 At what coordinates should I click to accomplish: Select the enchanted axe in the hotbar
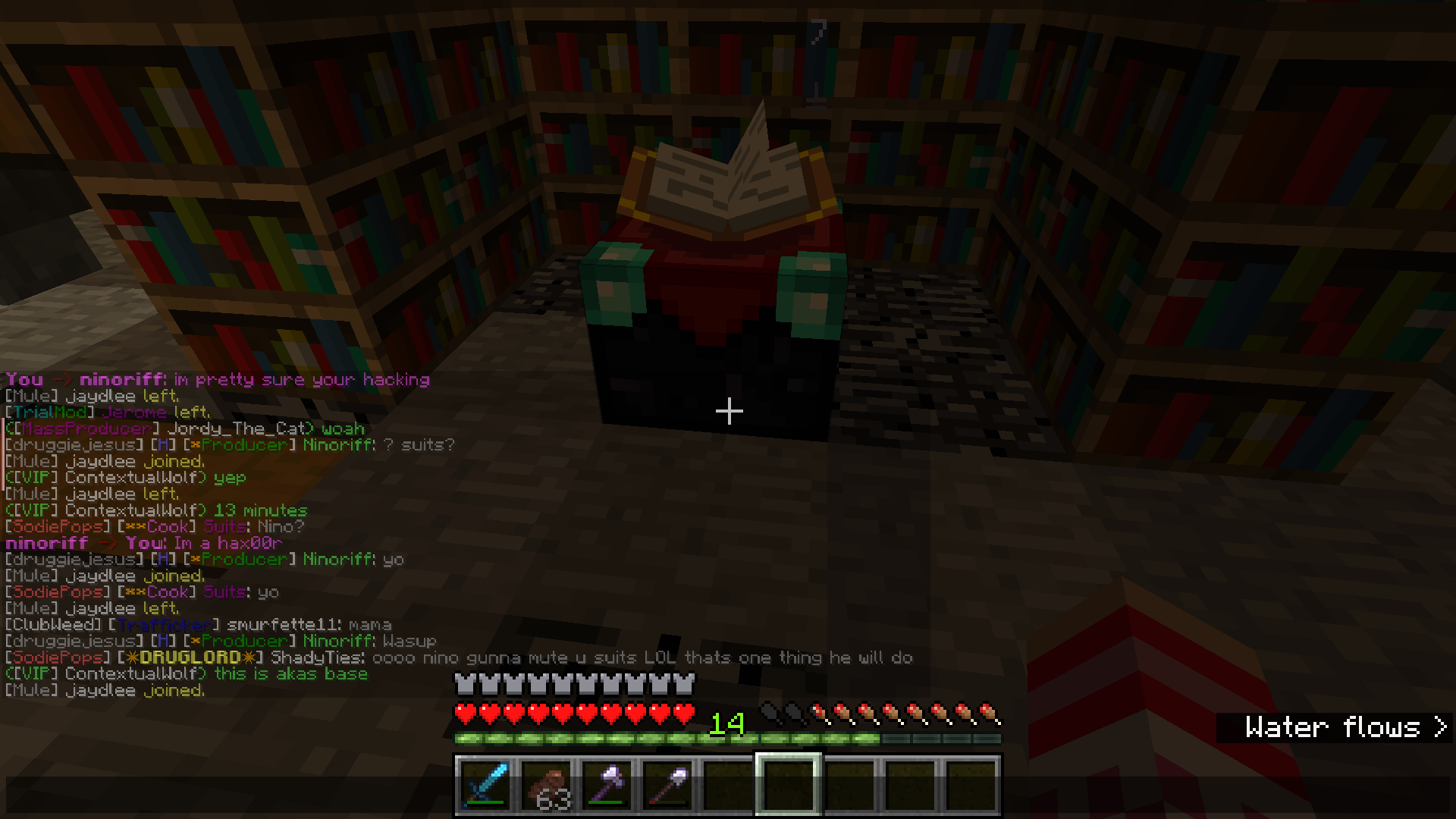pyautogui.click(x=607, y=785)
